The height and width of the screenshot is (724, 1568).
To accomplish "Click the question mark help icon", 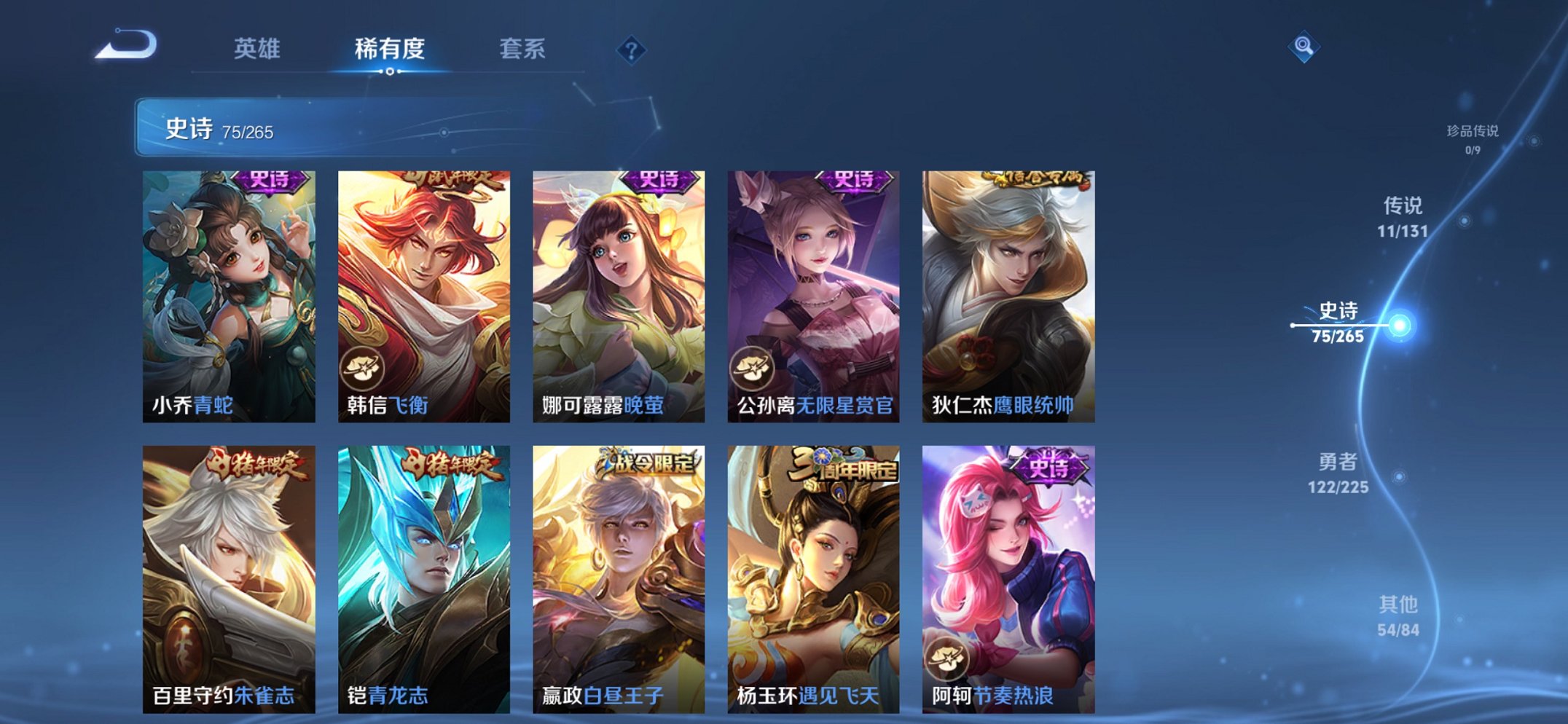I will (632, 50).
